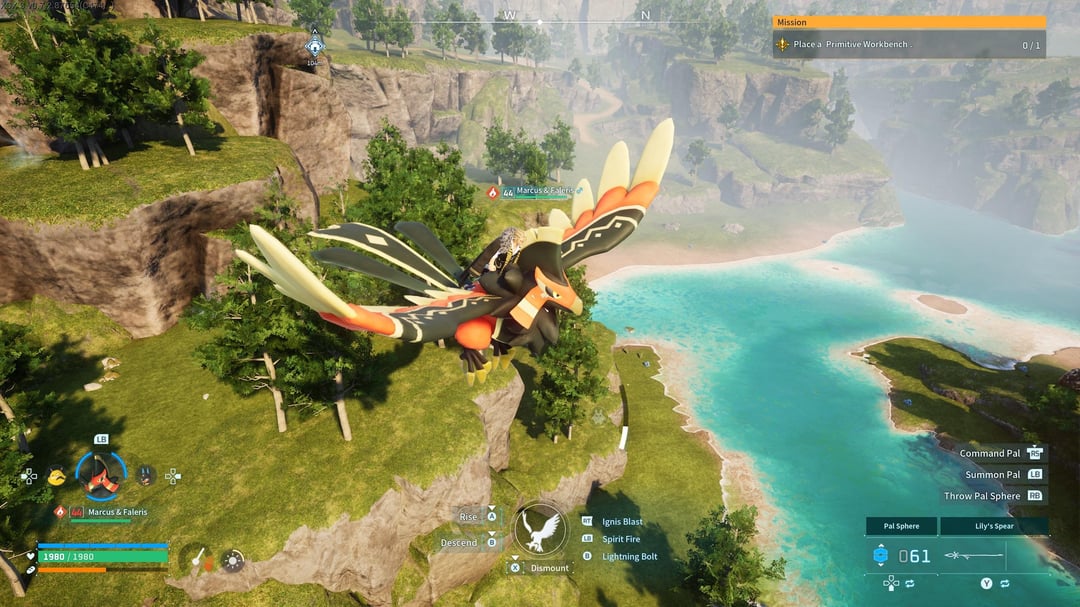Select the Place a Primitive Workbench mission tracker
Image resolution: width=1080 pixels, height=607 pixels.
(908, 45)
